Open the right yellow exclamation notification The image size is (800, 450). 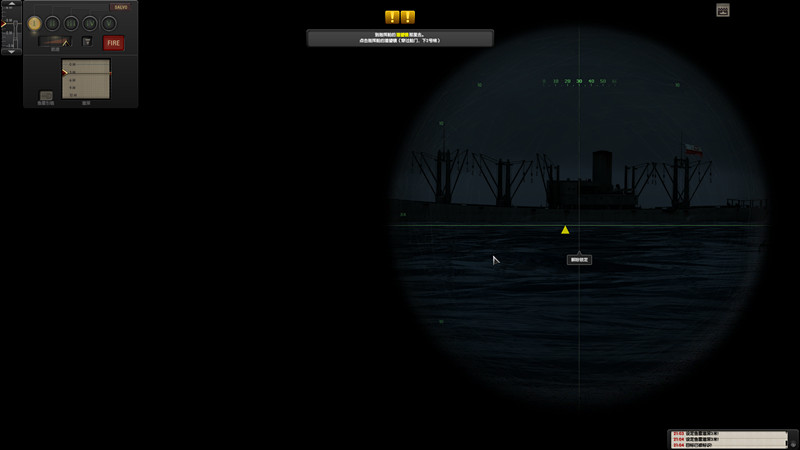pyautogui.click(x=408, y=17)
